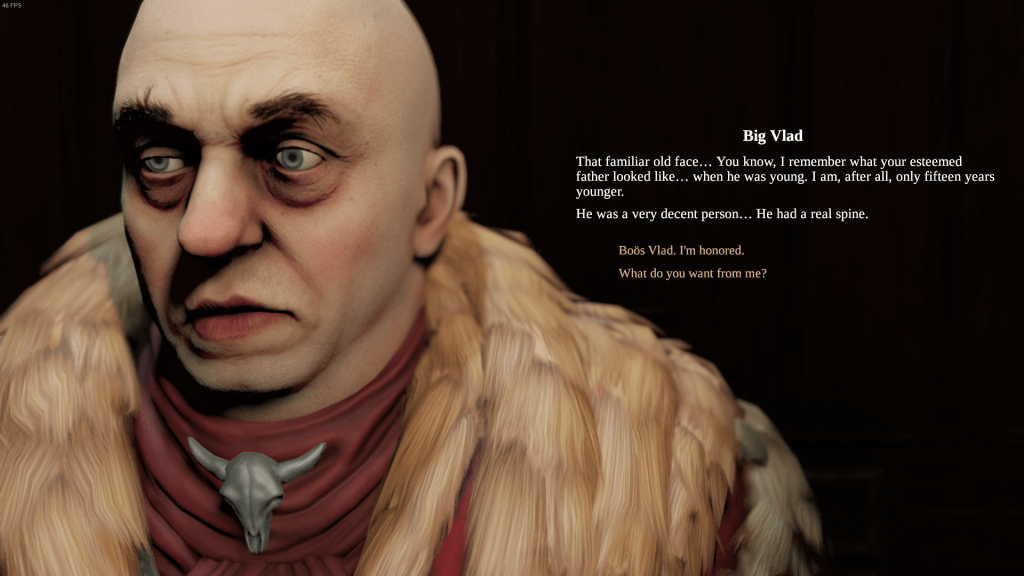1024x576 pixels.
Task: Select "What do you want from me?" reply
Action: coord(692,273)
